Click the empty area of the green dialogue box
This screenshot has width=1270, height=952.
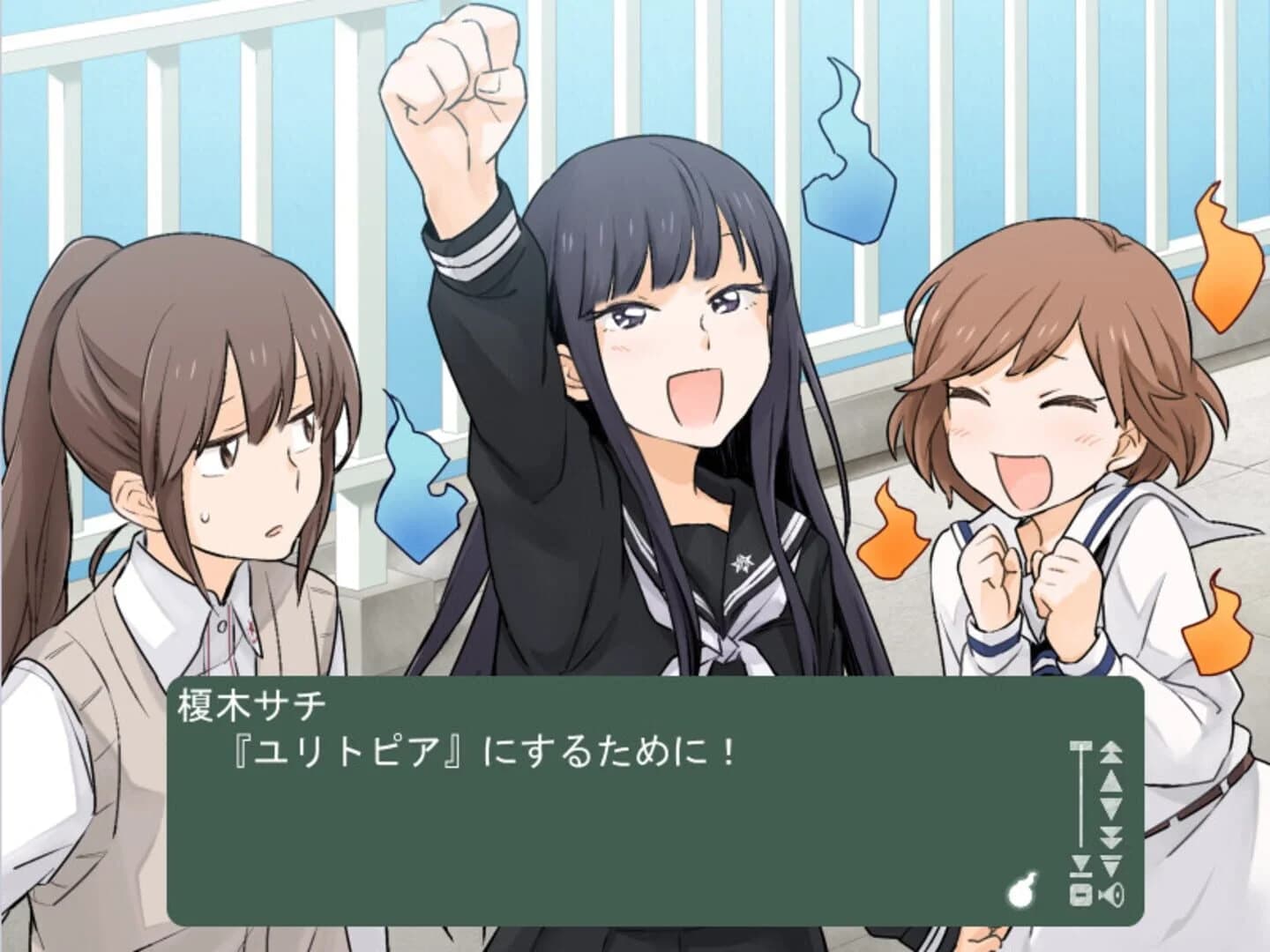[529, 846]
